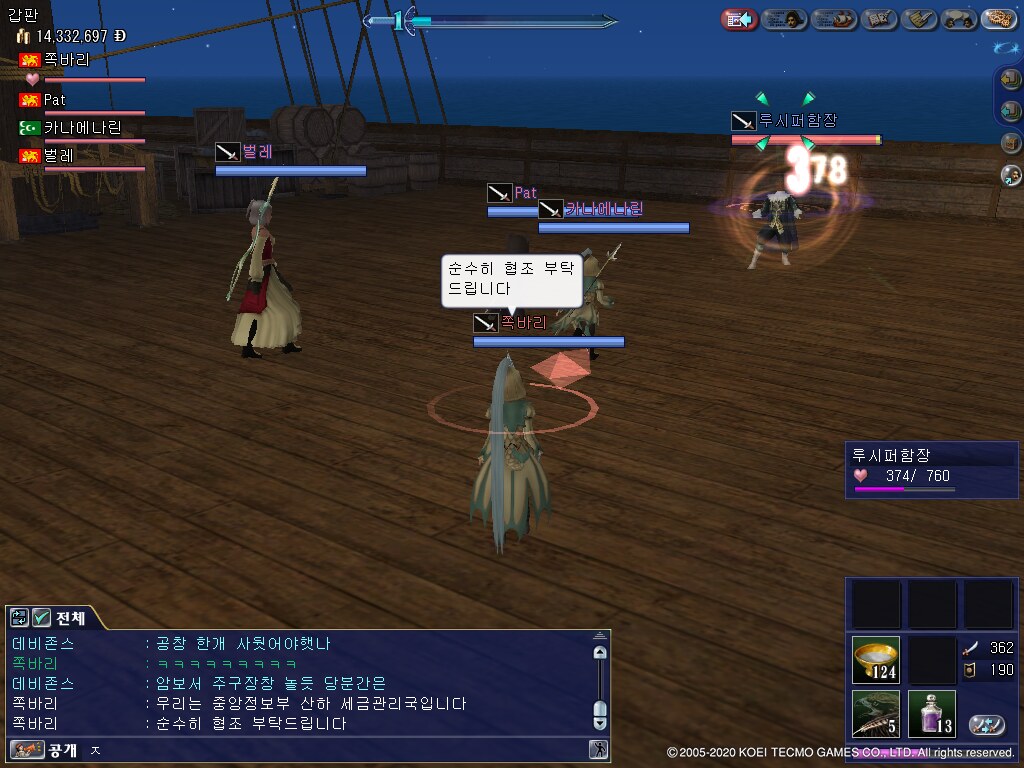1024x768 pixels.
Task: Select the 전체 chat tab
Action: tap(71, 618)
